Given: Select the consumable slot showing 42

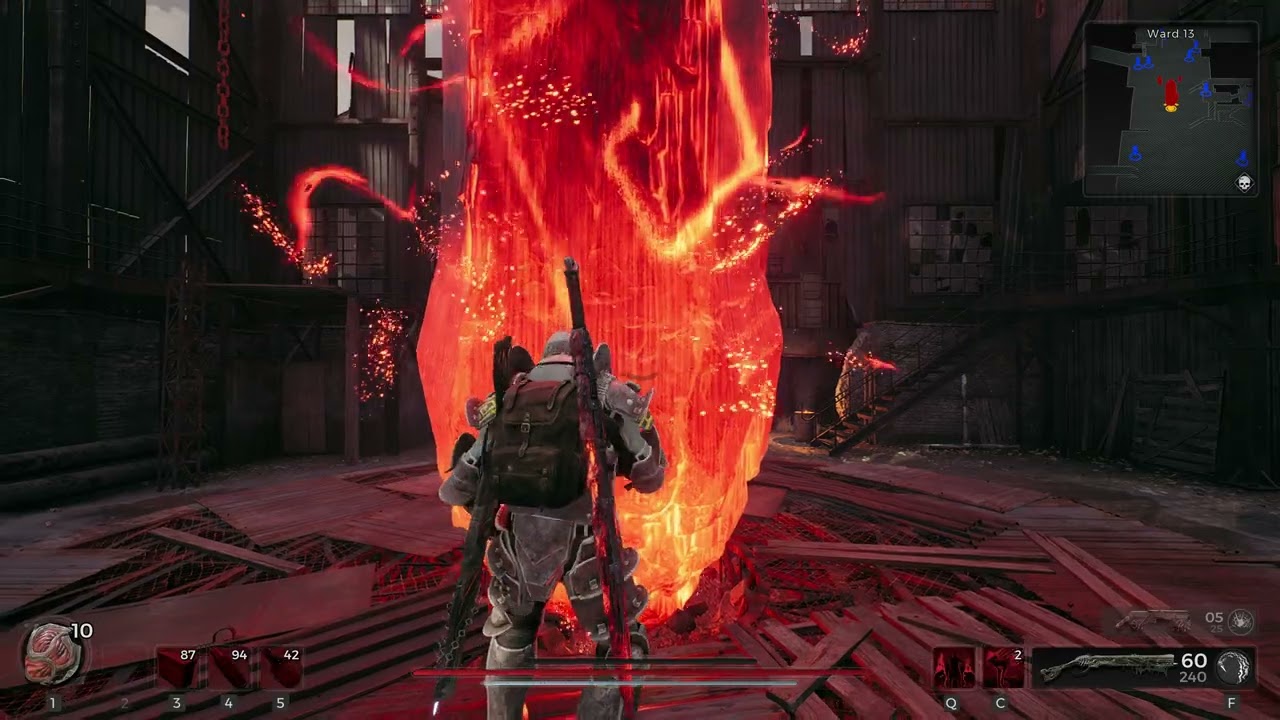Looking at the screenshot, I should click(x=280, y=668).
